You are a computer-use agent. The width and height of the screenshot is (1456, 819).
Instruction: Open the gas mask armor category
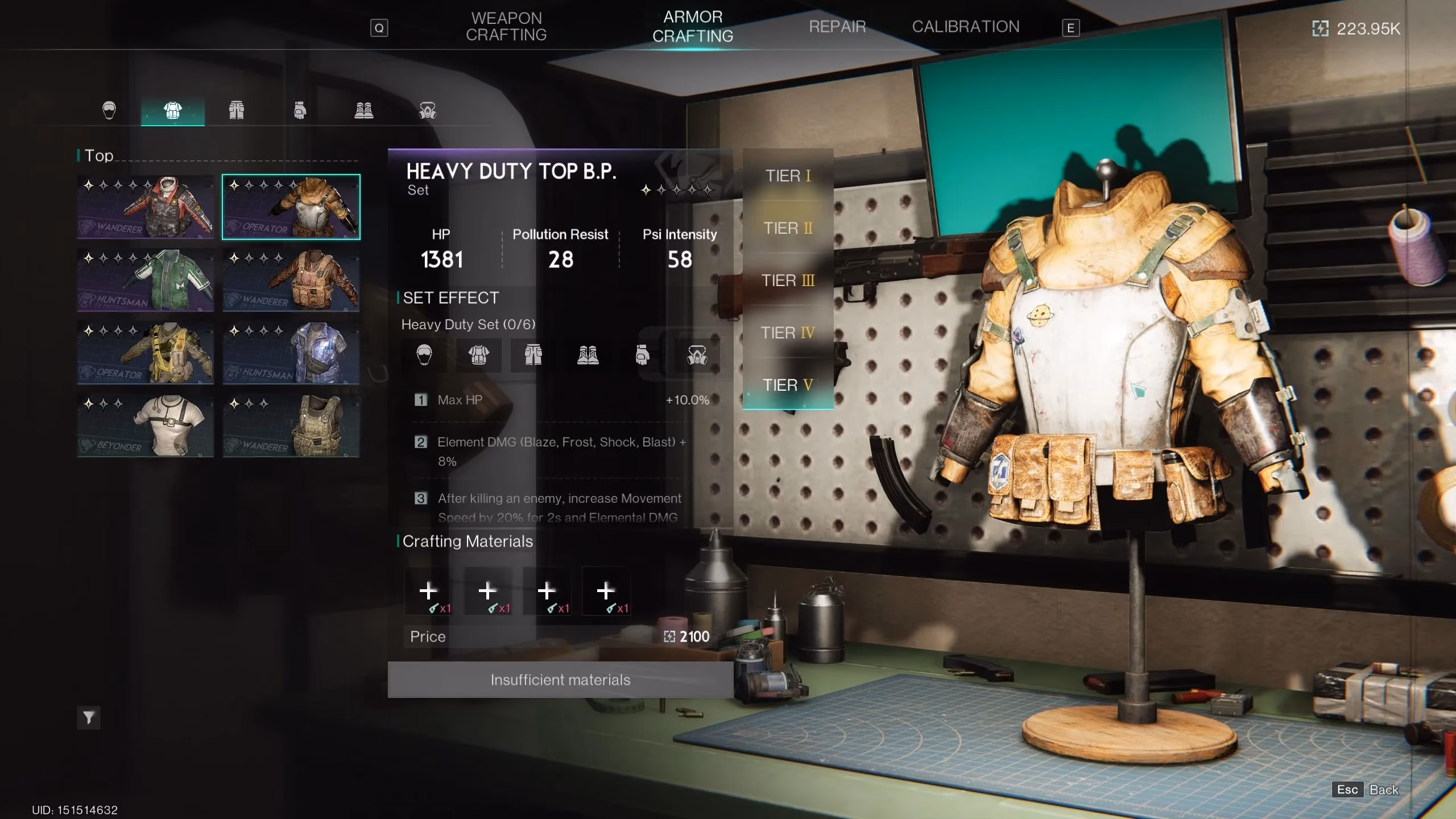point(428,110)
